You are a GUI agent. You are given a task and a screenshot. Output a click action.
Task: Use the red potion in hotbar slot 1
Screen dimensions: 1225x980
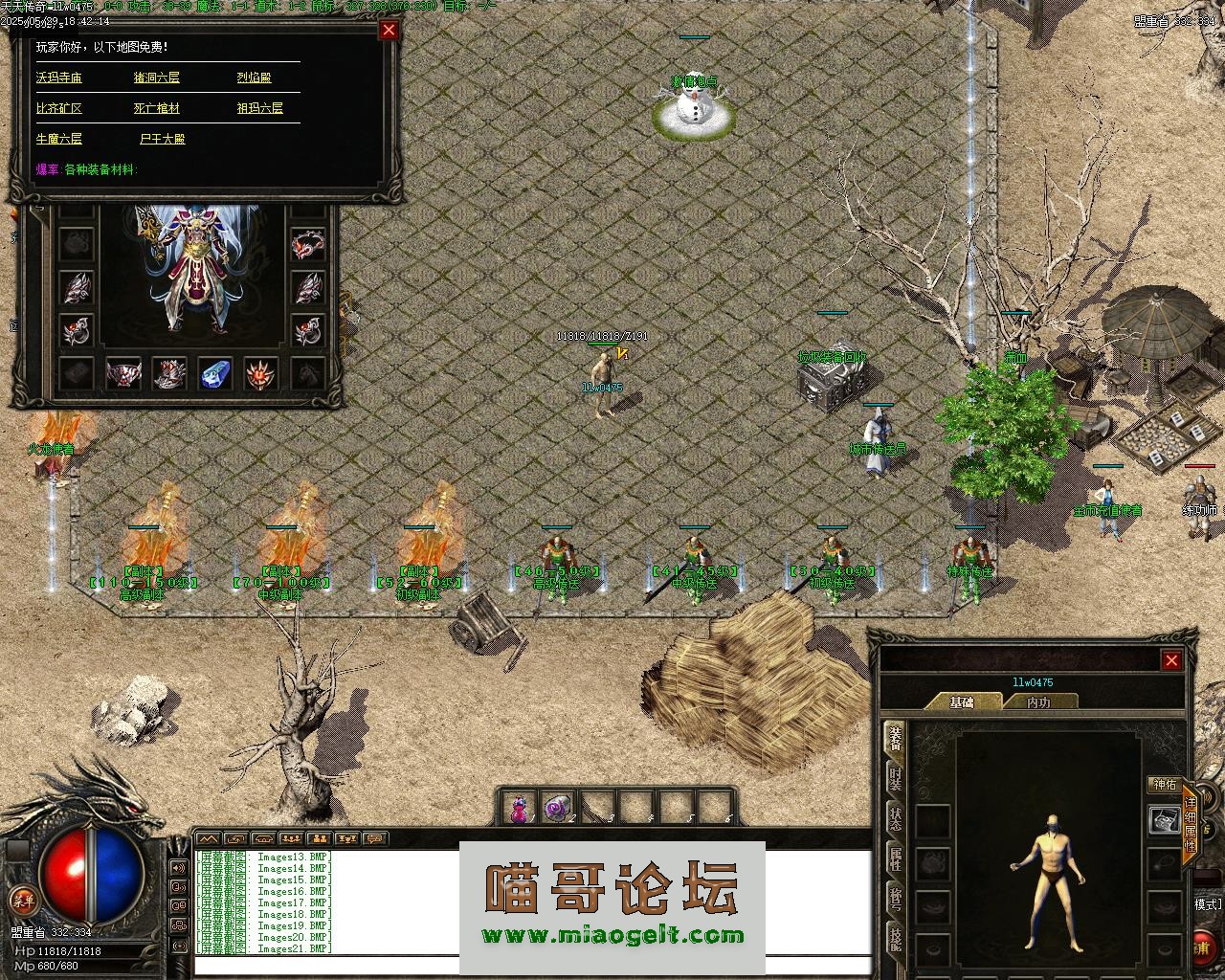[x=520, y=809]
